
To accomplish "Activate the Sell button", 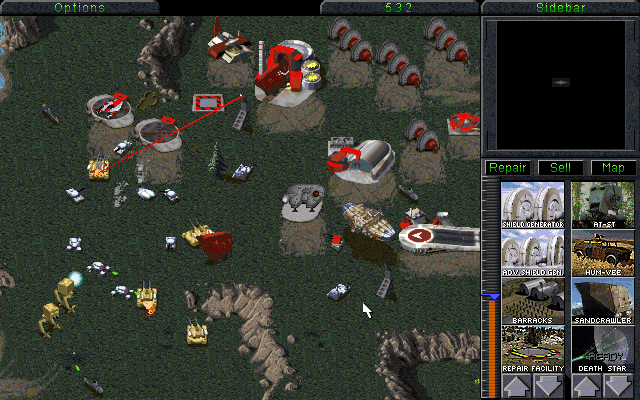I will (560, 167).
